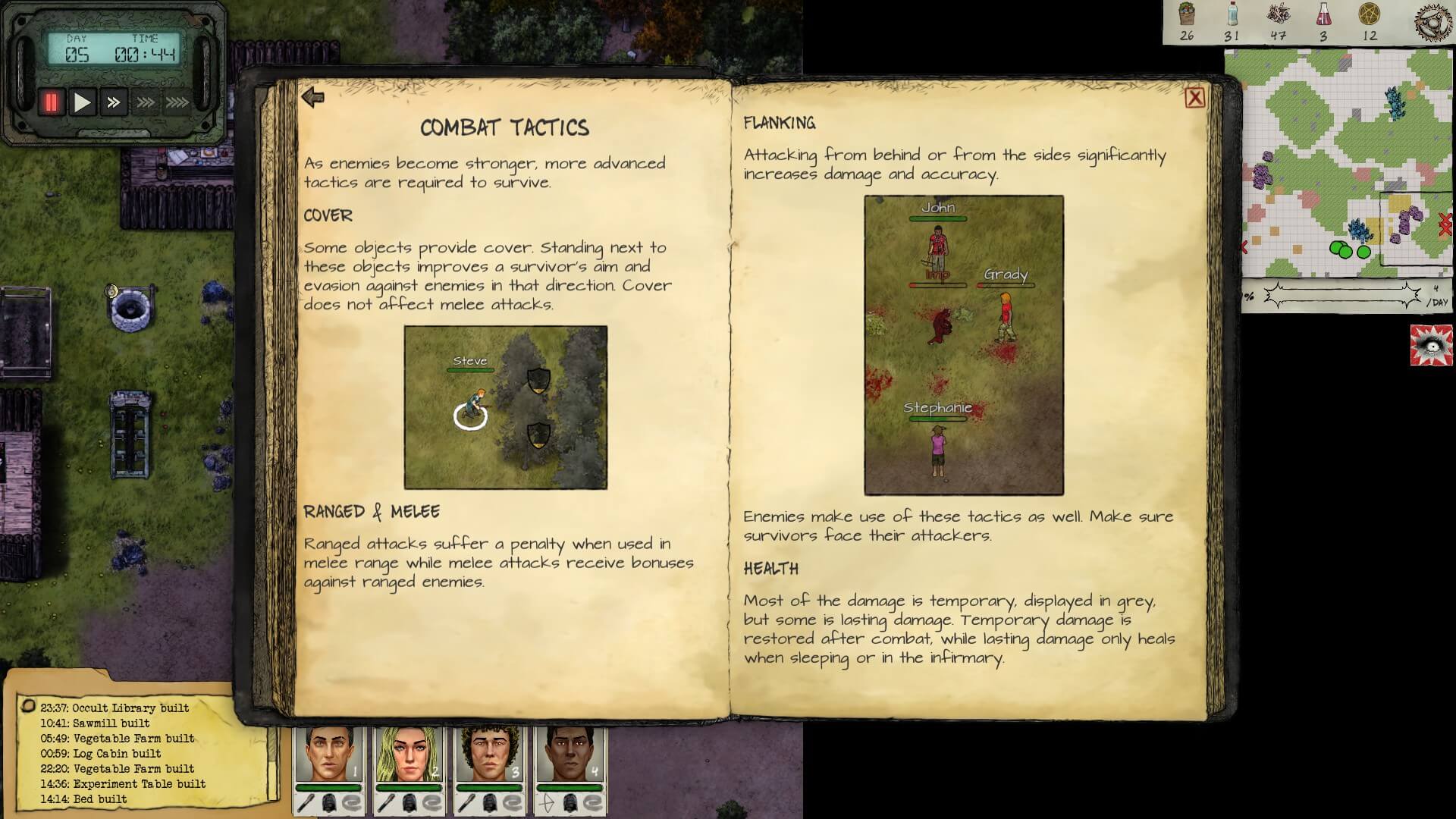
Task: Open the gear settings icon
Action: pos(1432,21)
